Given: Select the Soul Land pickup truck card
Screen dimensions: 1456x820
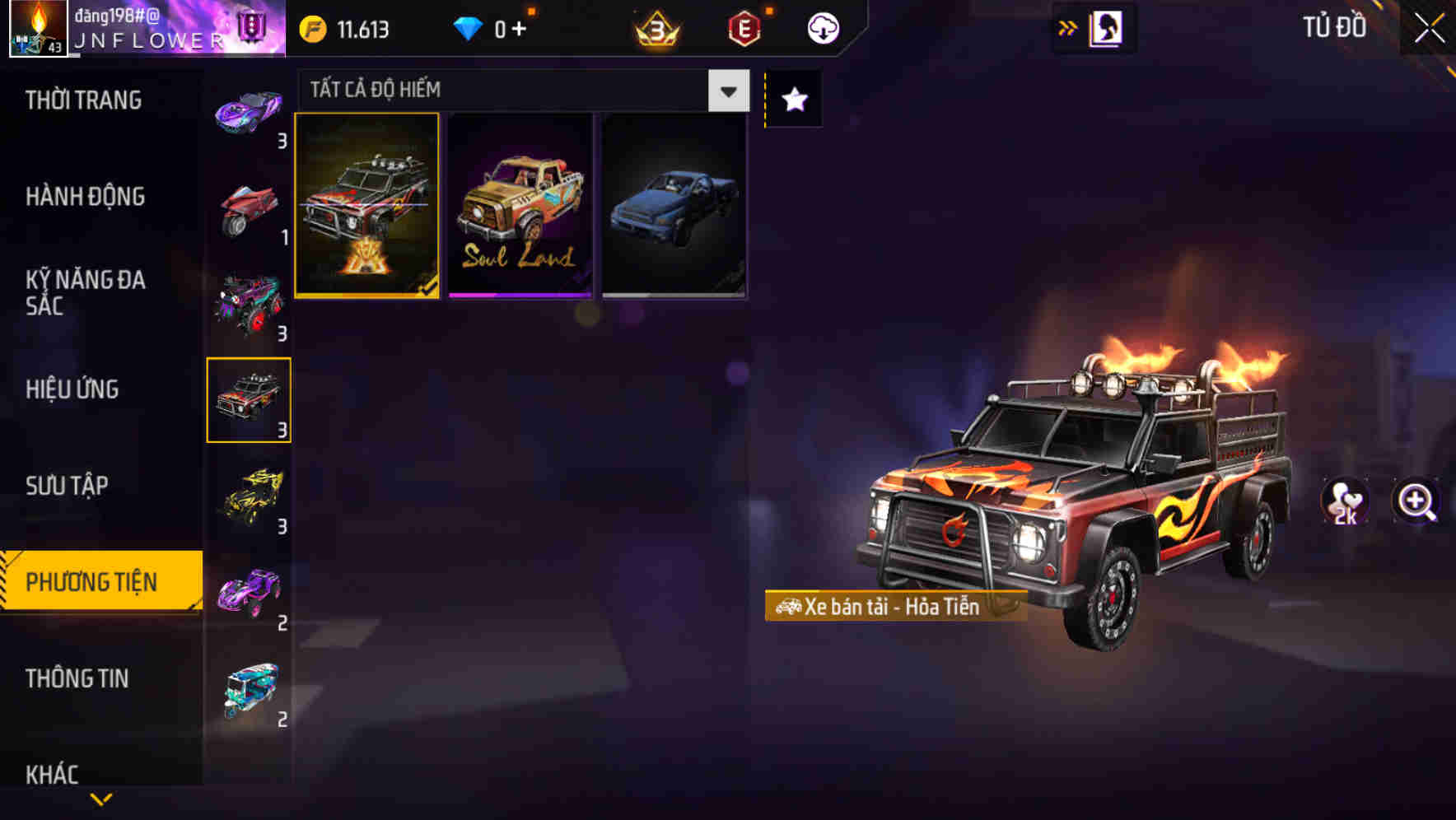Looking at the screenshot, I should pyautogui.click(x=520, y=205).
